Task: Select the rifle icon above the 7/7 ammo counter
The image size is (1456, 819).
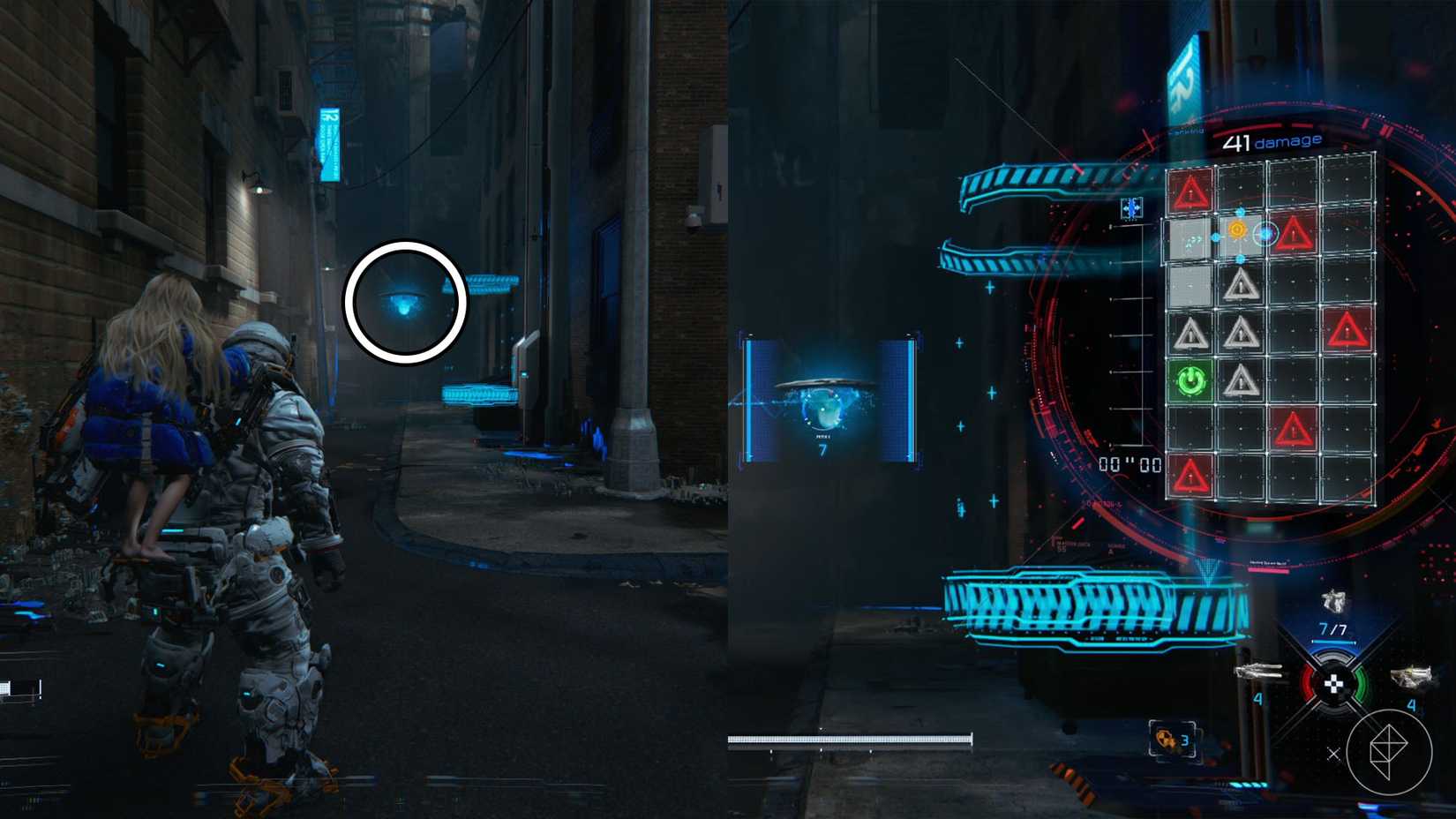Action: pyautogui.click(x=1333, y=601)
